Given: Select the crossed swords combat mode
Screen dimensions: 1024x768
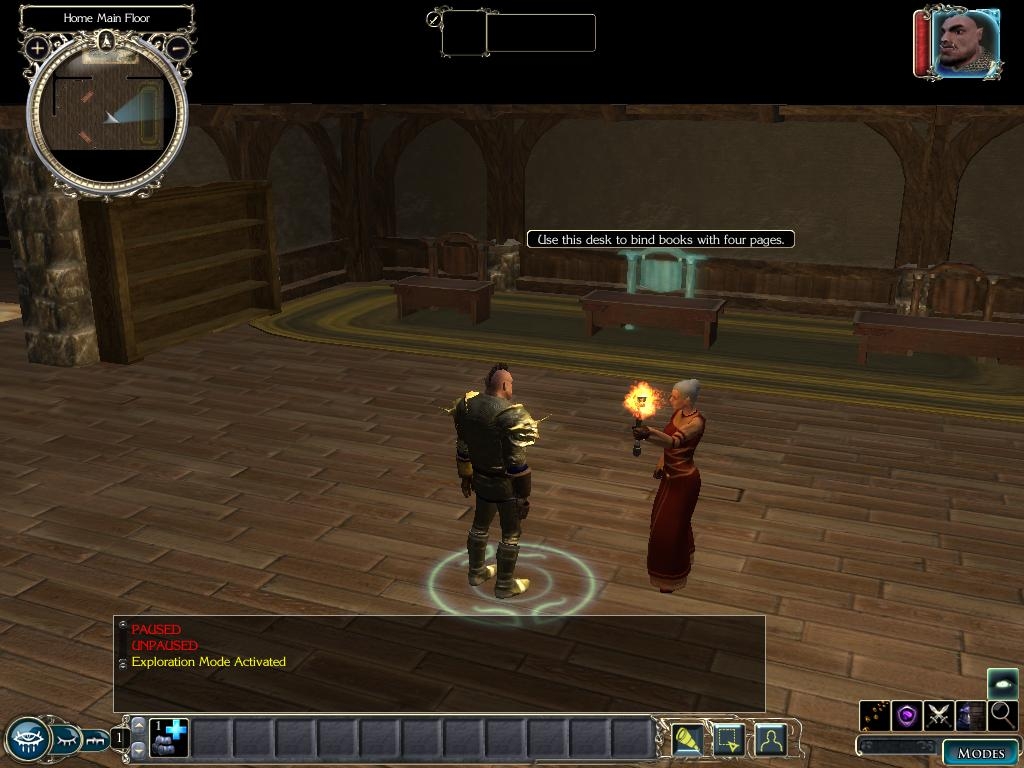Looking at the screenshot, I should (938, 715).
